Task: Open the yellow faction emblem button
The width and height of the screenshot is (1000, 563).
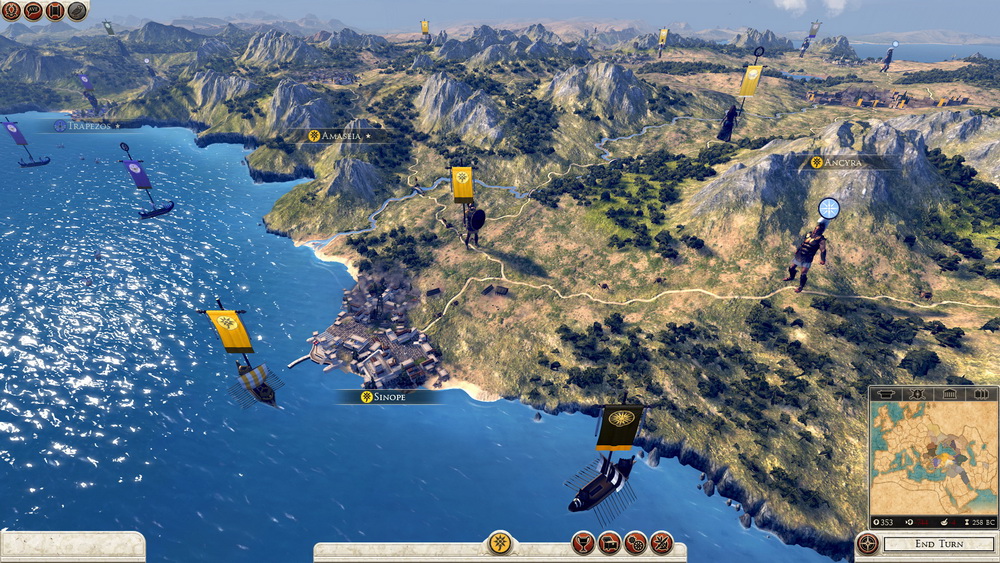Action: (500, 543)
